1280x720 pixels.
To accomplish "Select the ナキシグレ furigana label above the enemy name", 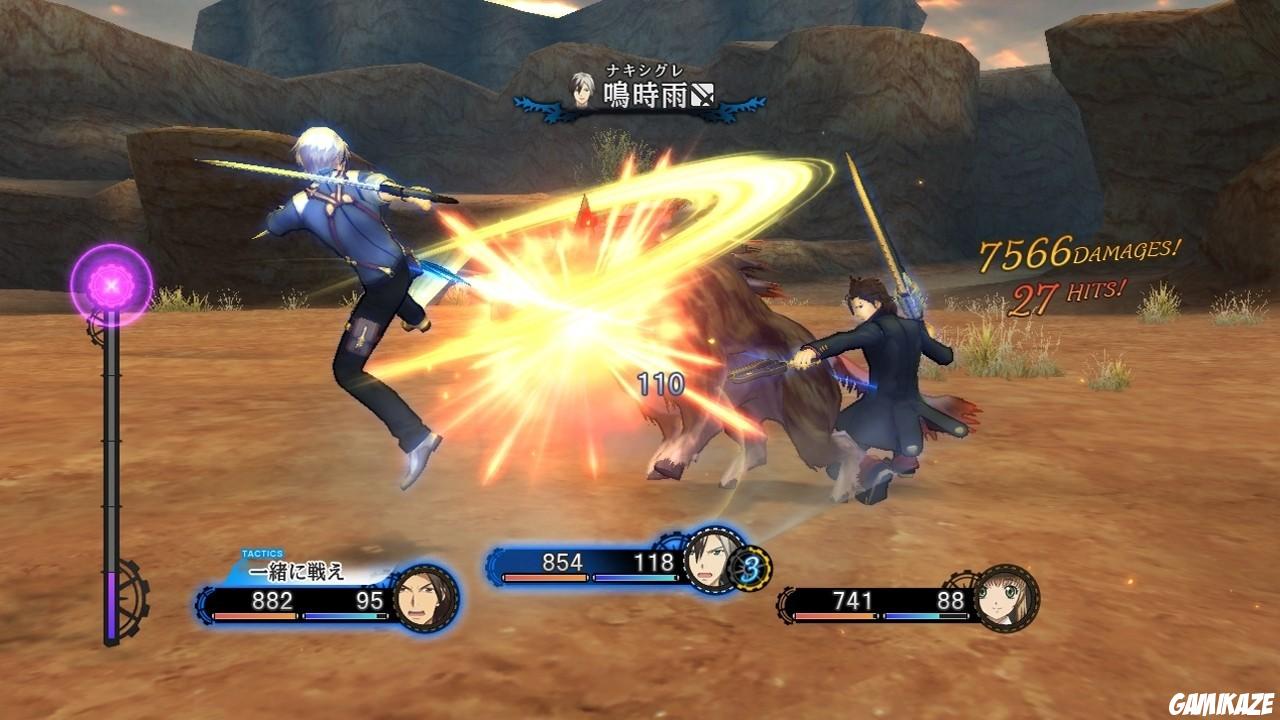I will (x=643, y=71).
